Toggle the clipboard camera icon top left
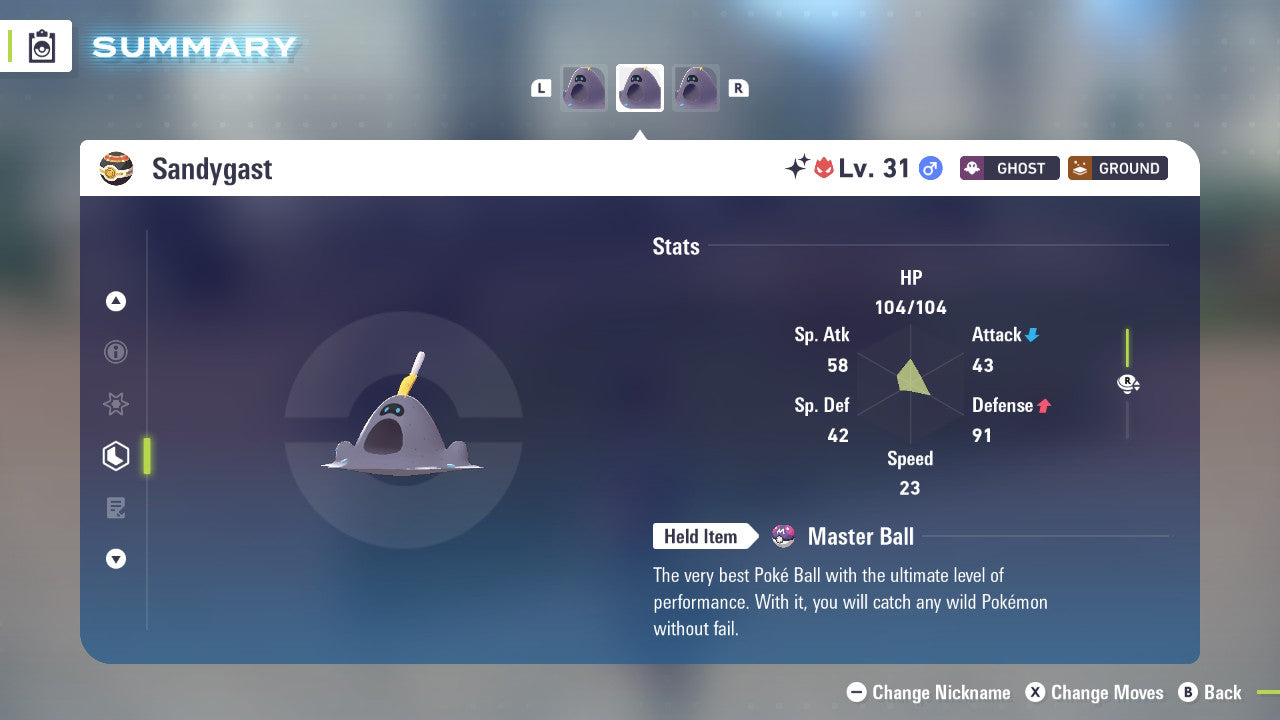The height and width of the screenshot is (720, 1280). click(40, 46)
